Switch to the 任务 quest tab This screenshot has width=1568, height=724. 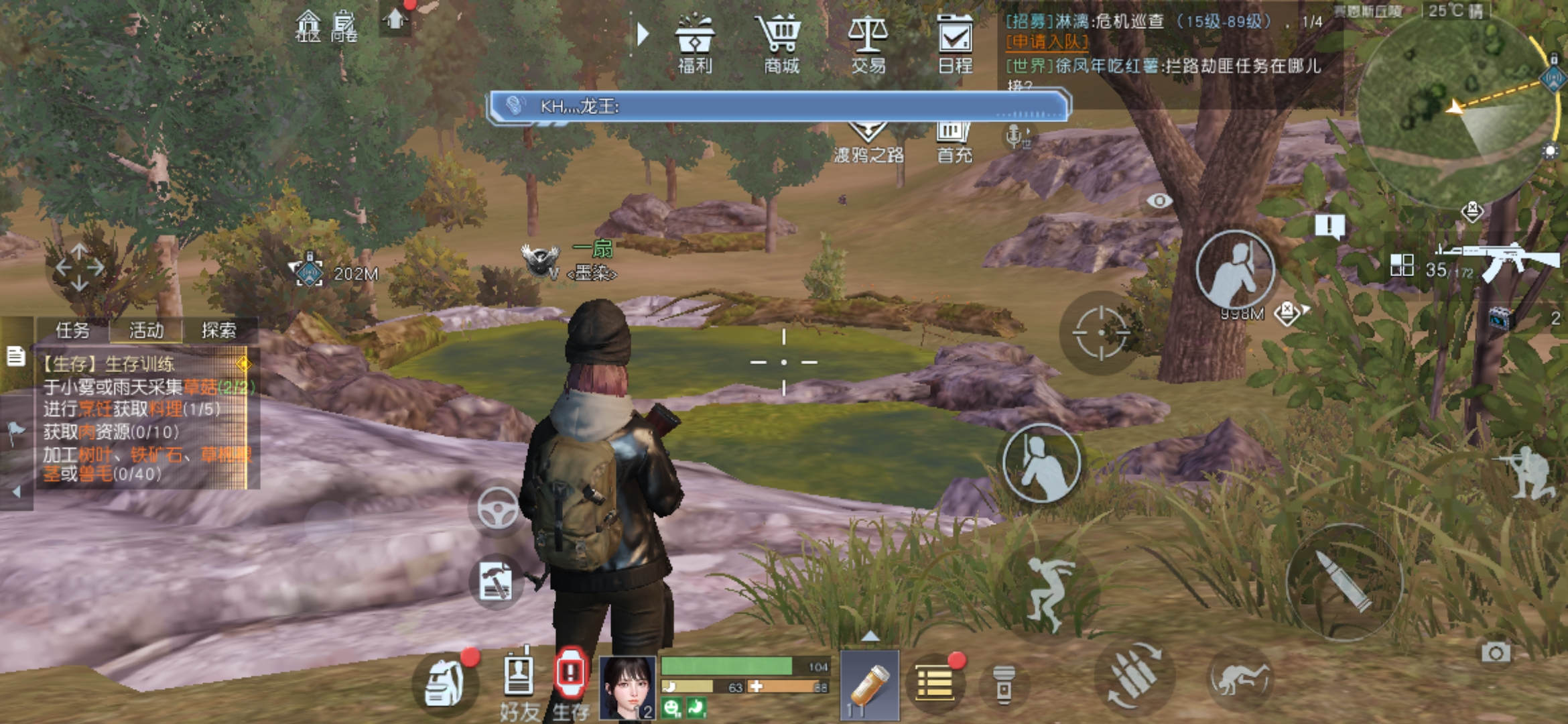pyautogui.click(x=72, y=330)
